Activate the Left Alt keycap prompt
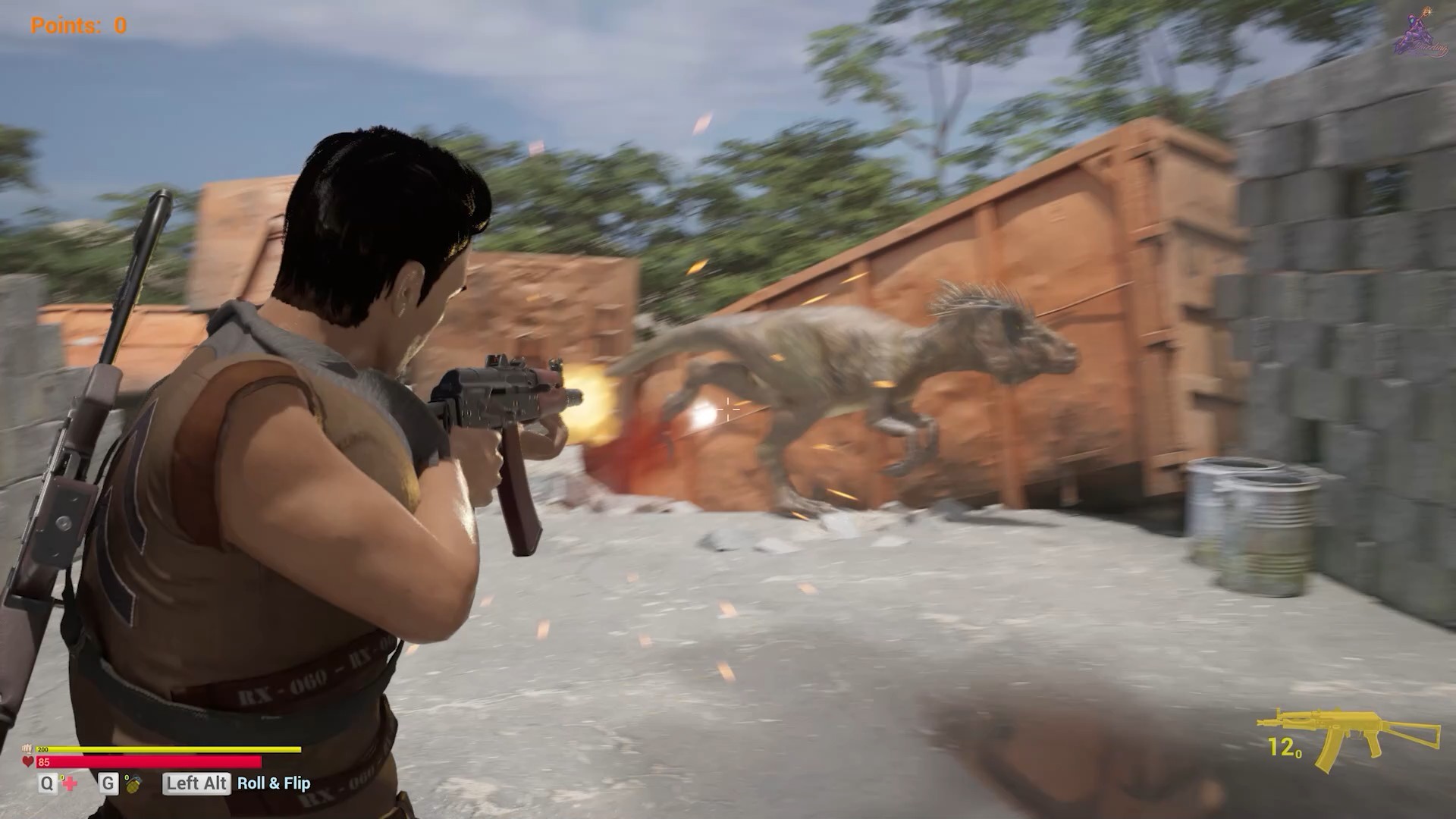 [196, 783]
